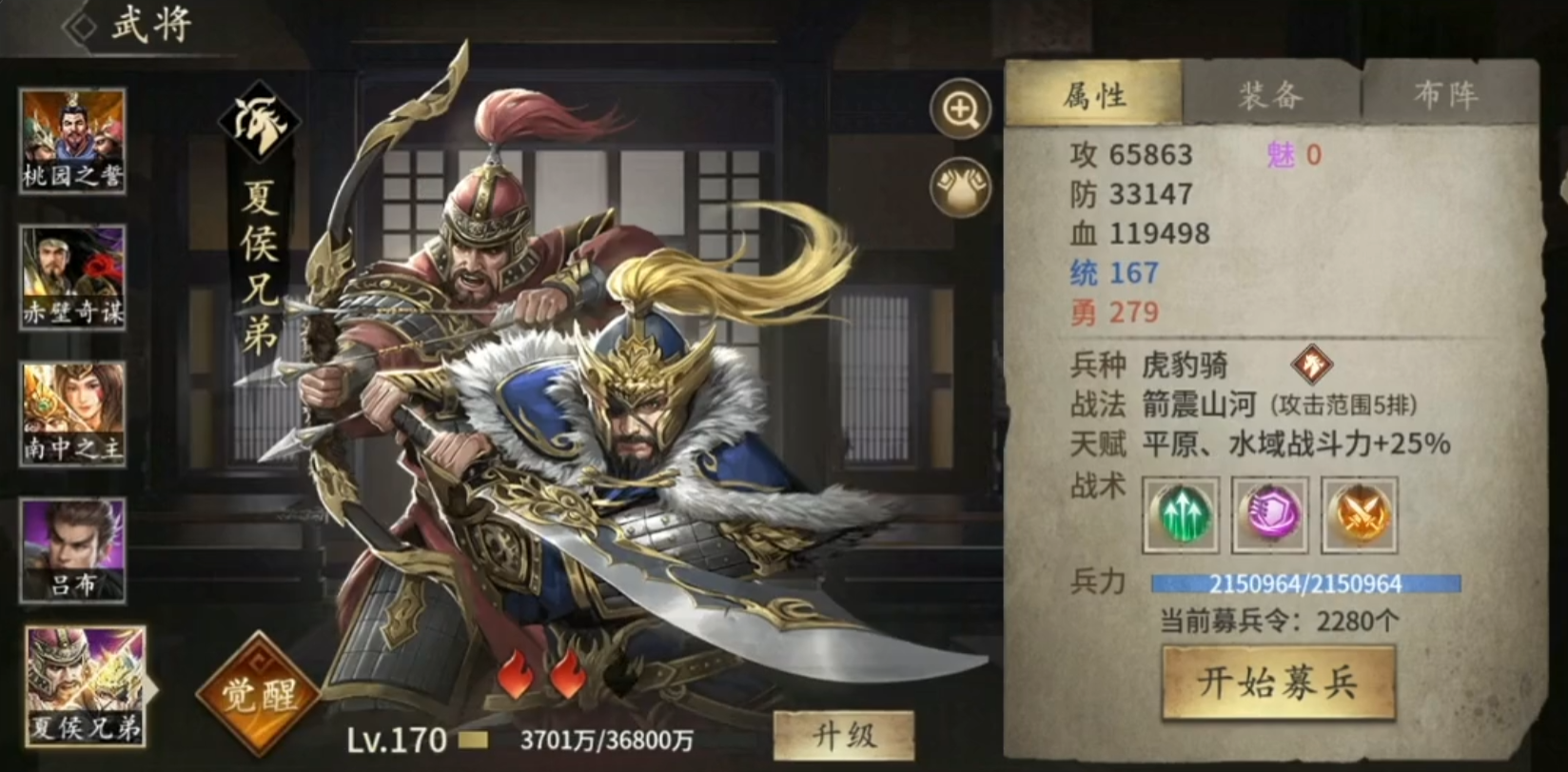Open the magnifier zoom icon
This screenshot has width=1568, height=772.
(961, 109)
